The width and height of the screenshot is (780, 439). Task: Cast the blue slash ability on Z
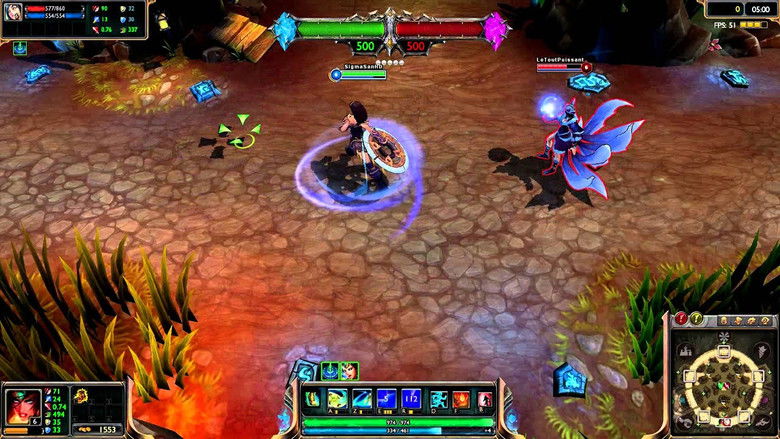(362, 400)
